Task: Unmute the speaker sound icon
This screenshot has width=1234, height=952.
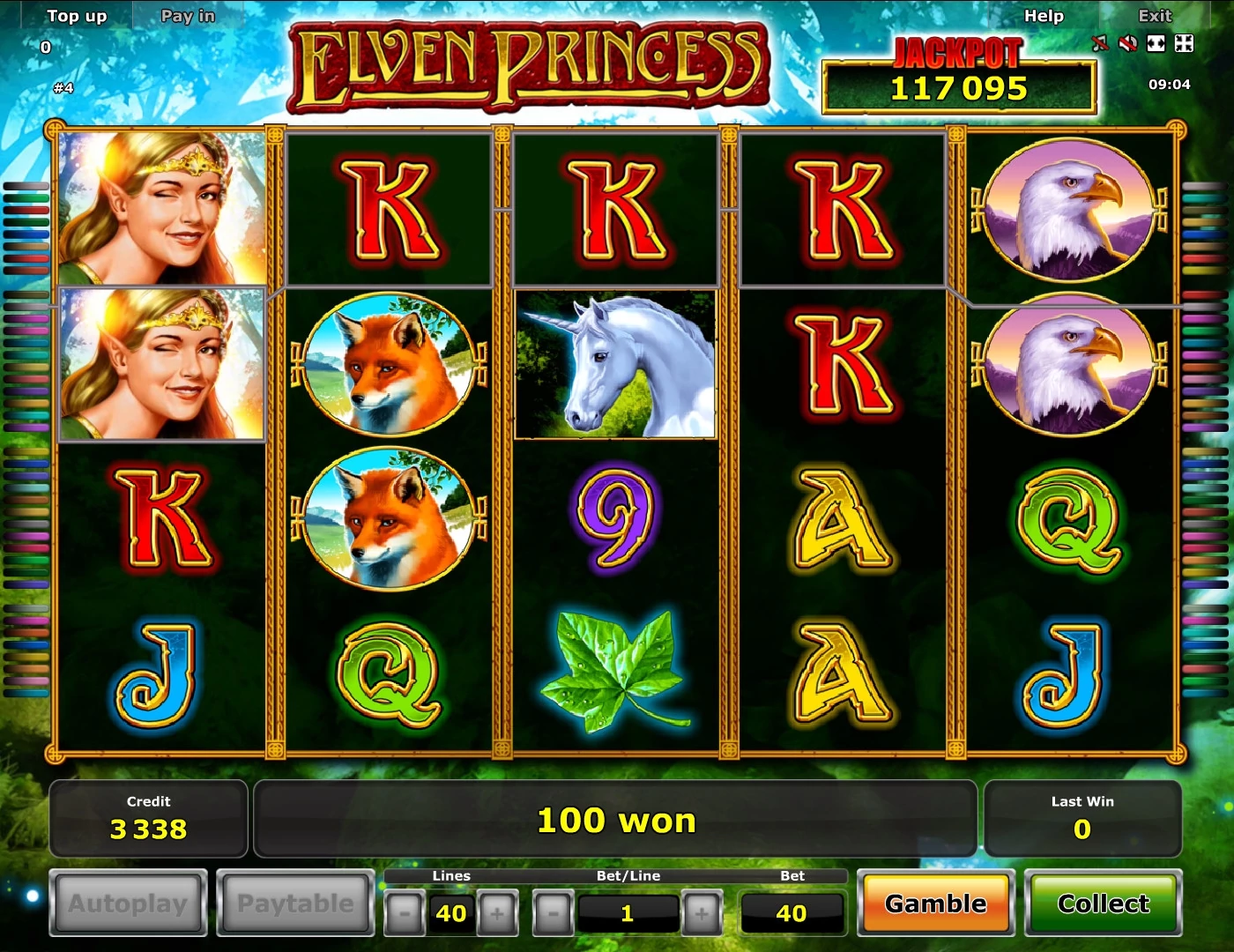Action: 1128,42
